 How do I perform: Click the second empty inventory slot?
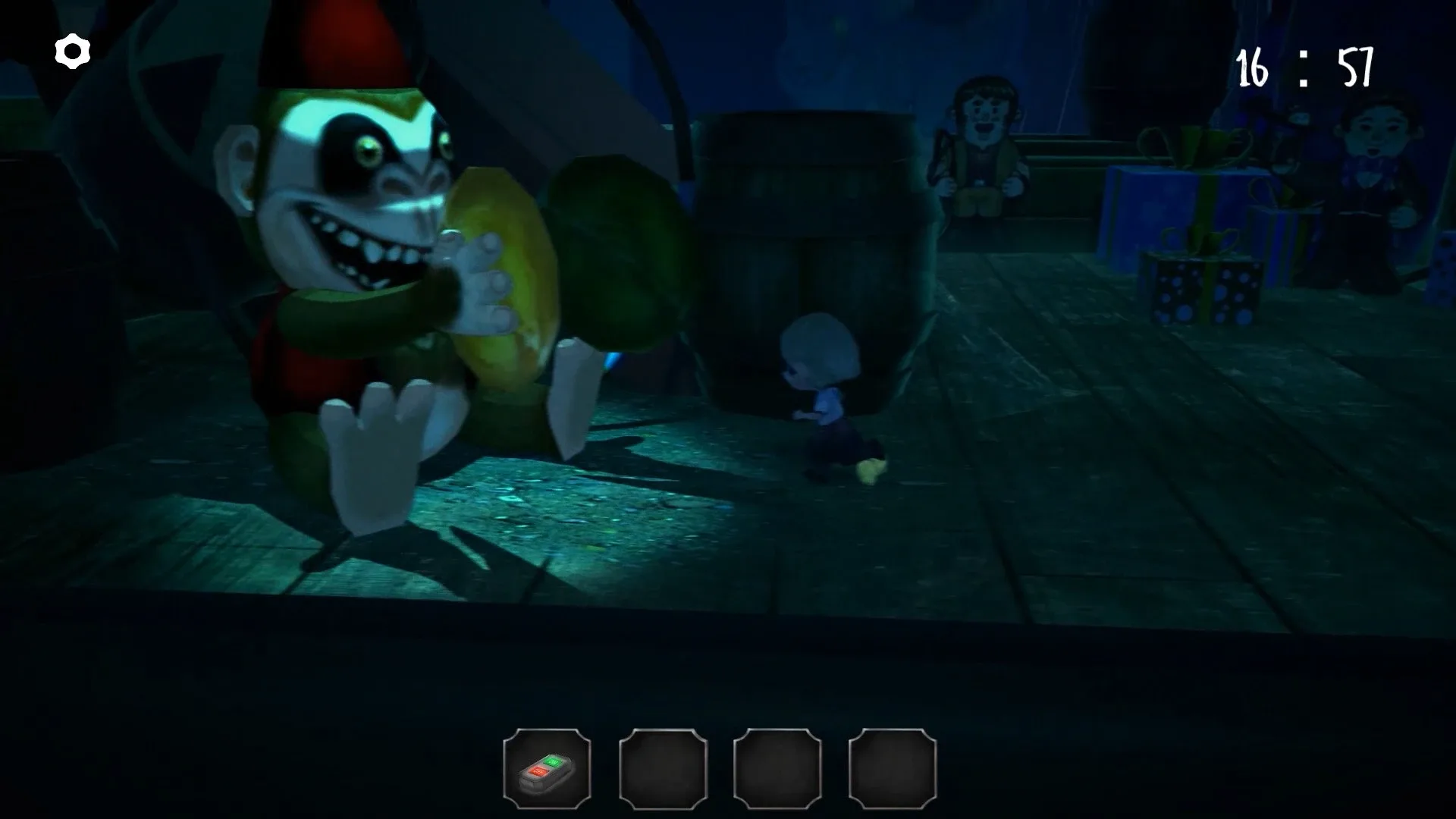tap(662, 769)
